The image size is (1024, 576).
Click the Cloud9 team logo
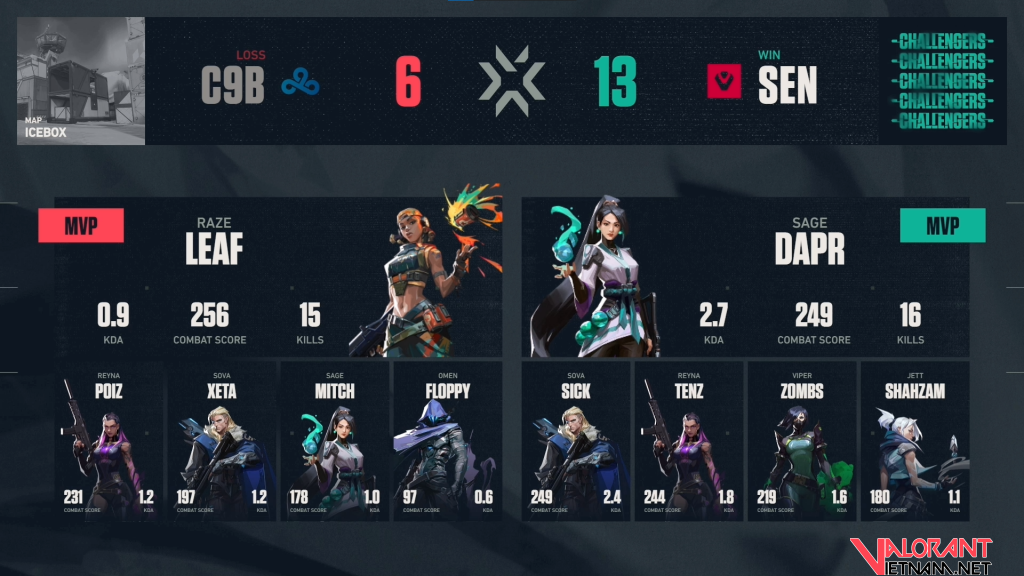300,84
